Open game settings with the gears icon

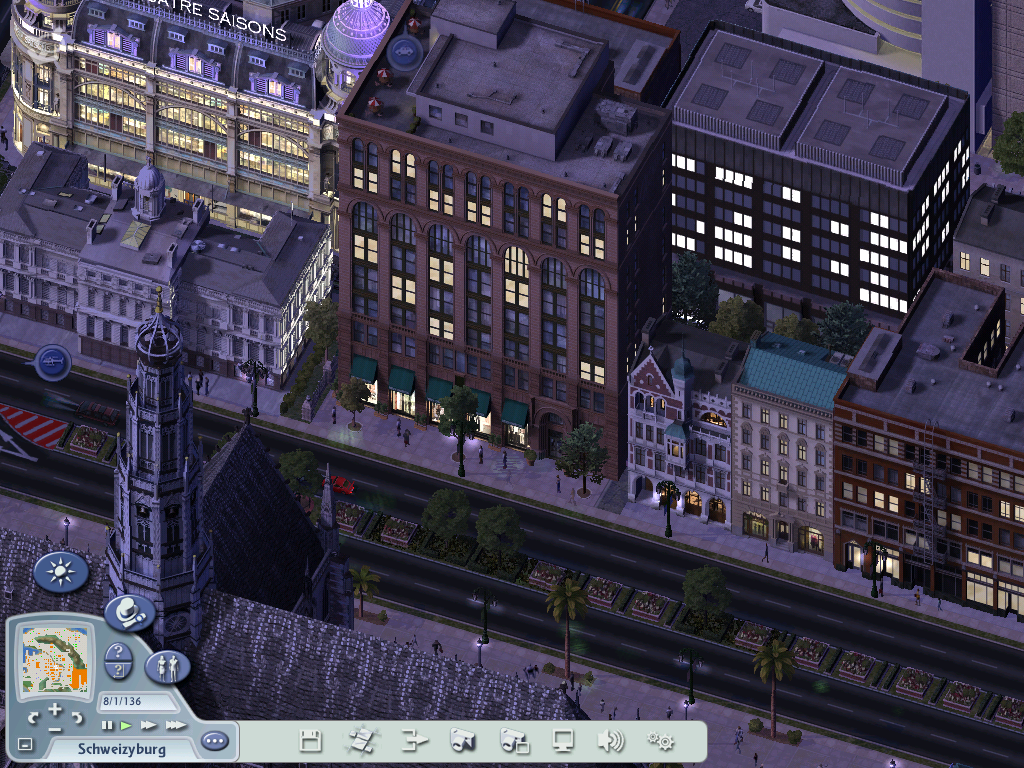[660, 741]
